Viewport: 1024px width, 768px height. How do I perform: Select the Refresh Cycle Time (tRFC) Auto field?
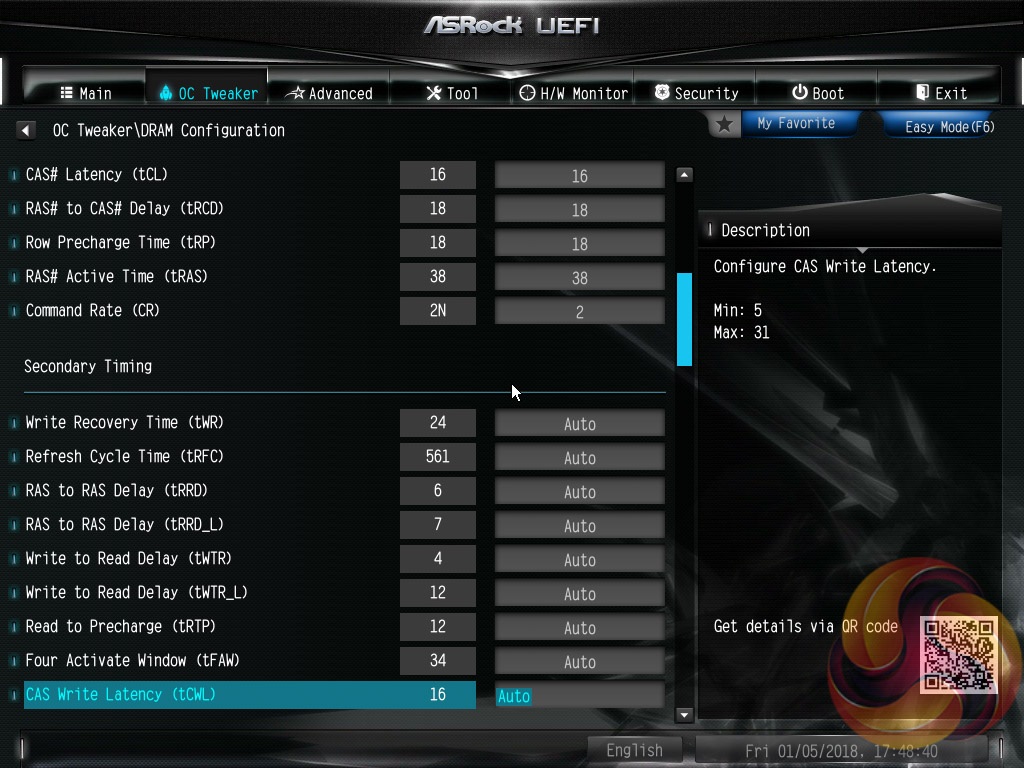[579, 458]
